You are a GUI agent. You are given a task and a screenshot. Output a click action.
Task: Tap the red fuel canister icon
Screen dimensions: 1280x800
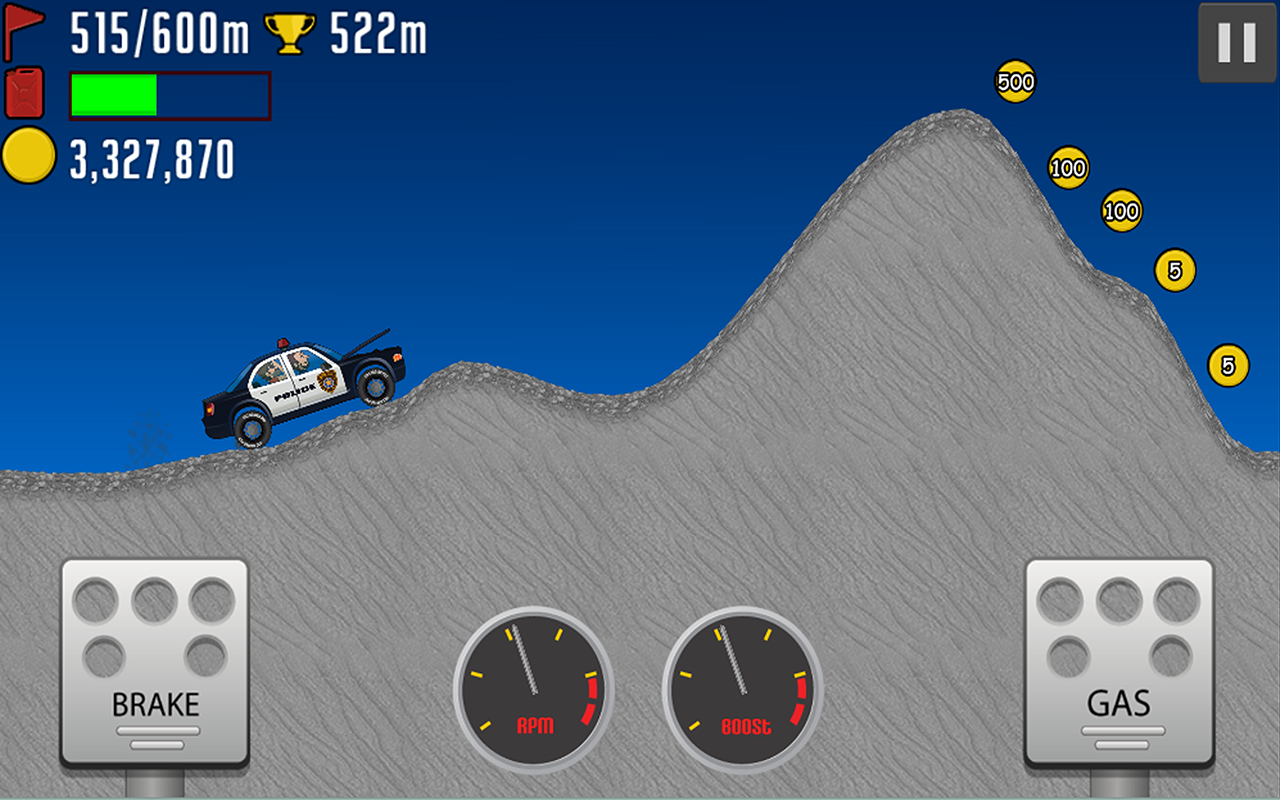click(24, 95)
